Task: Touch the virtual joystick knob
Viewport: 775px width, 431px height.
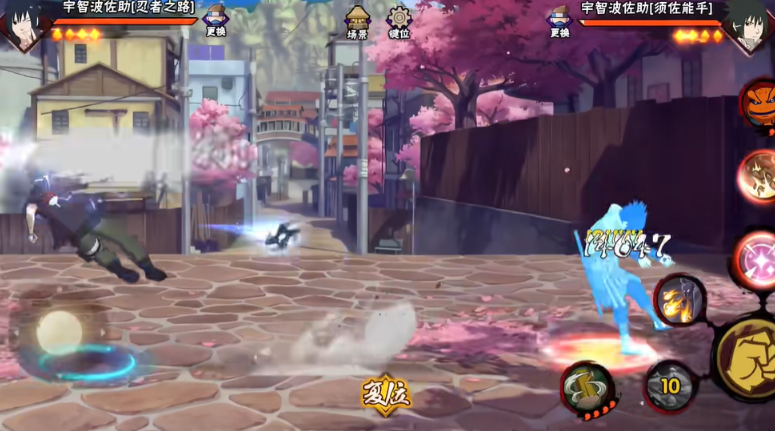Action: click(58, 332)
